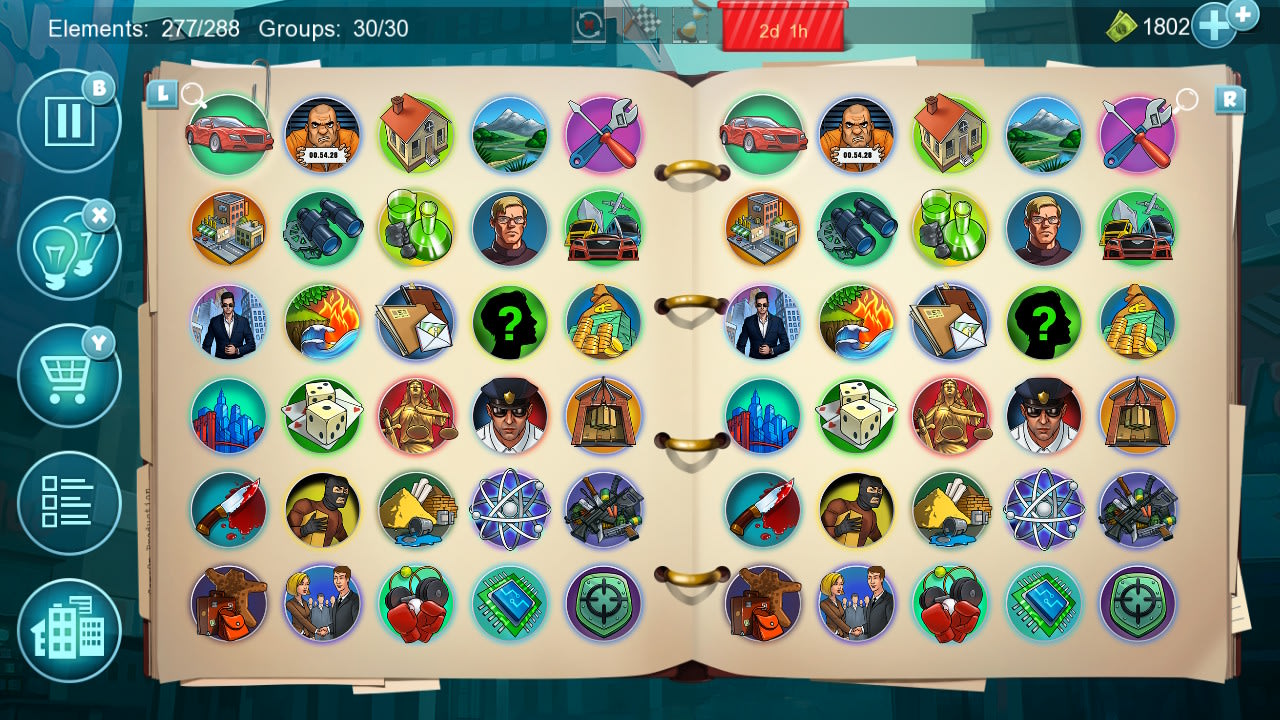
Task: Click the money counter showing 1802
Action: coord(1168,26)
